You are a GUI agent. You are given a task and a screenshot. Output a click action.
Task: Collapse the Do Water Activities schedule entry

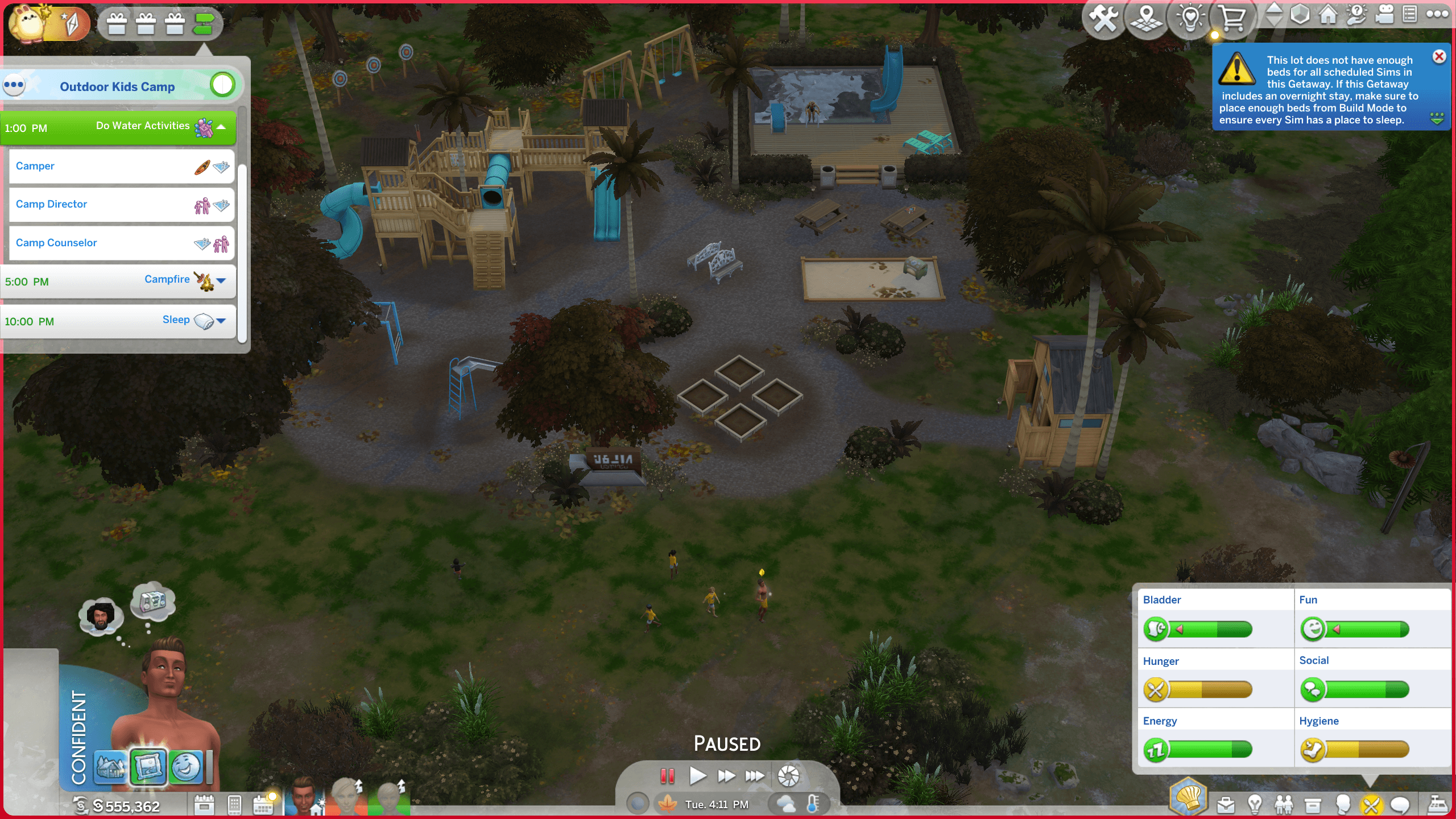(221, 127)
